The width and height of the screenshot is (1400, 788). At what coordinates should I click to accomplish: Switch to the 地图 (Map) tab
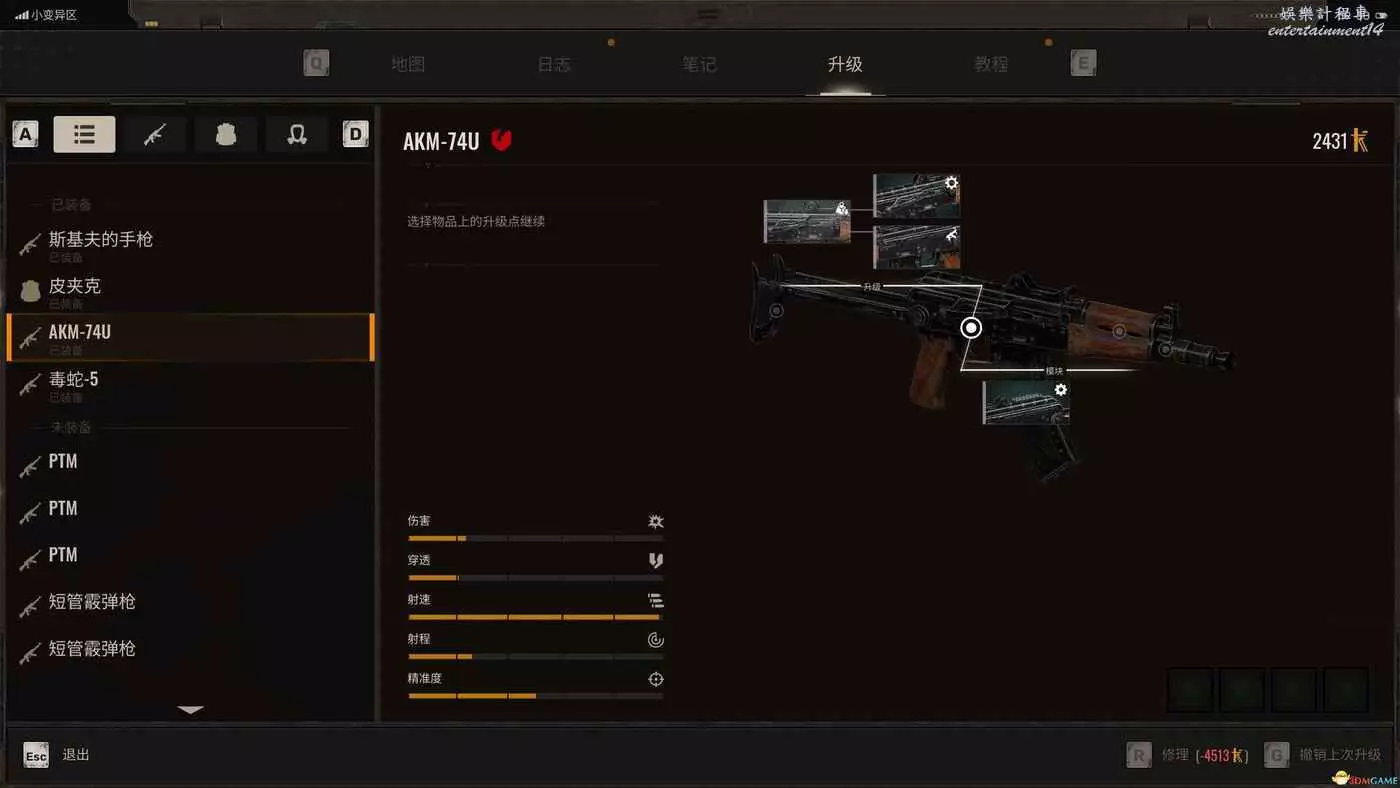[x=408, y=64]
